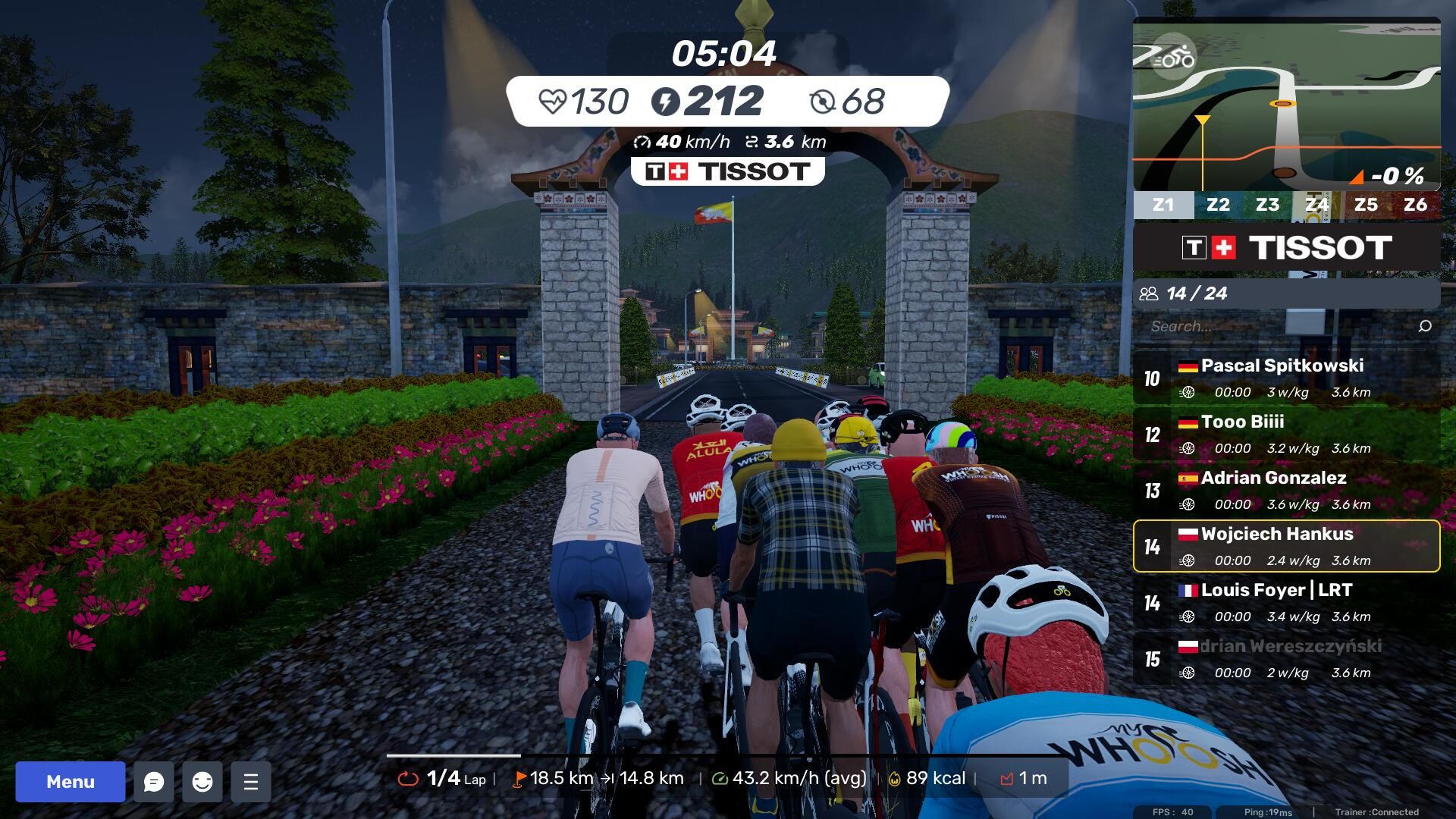
Task: Select rider Tooo Biiii in the list
Action: pos(1286,434)
